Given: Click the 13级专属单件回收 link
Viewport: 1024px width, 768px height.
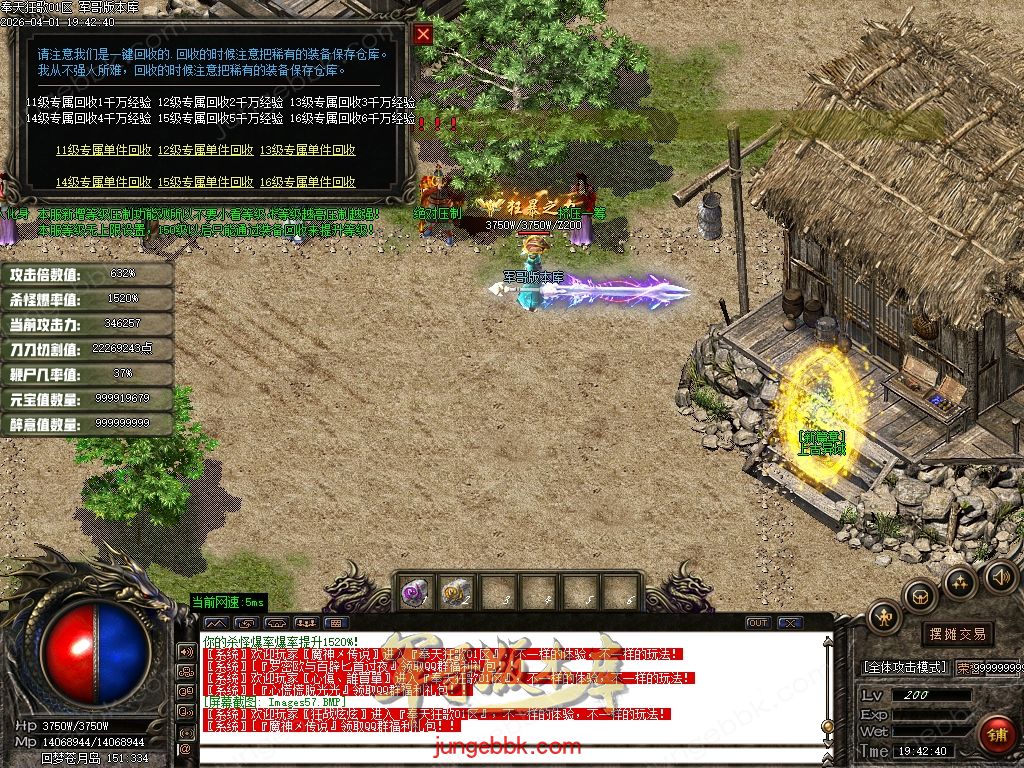Looking at the screenshot, I should (x=307, y=151).
